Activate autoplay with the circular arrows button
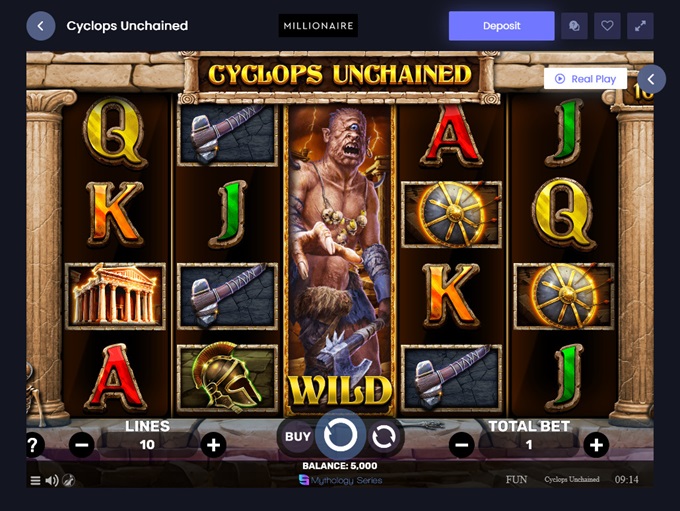 pyautogui.click(x=383, y=436)
